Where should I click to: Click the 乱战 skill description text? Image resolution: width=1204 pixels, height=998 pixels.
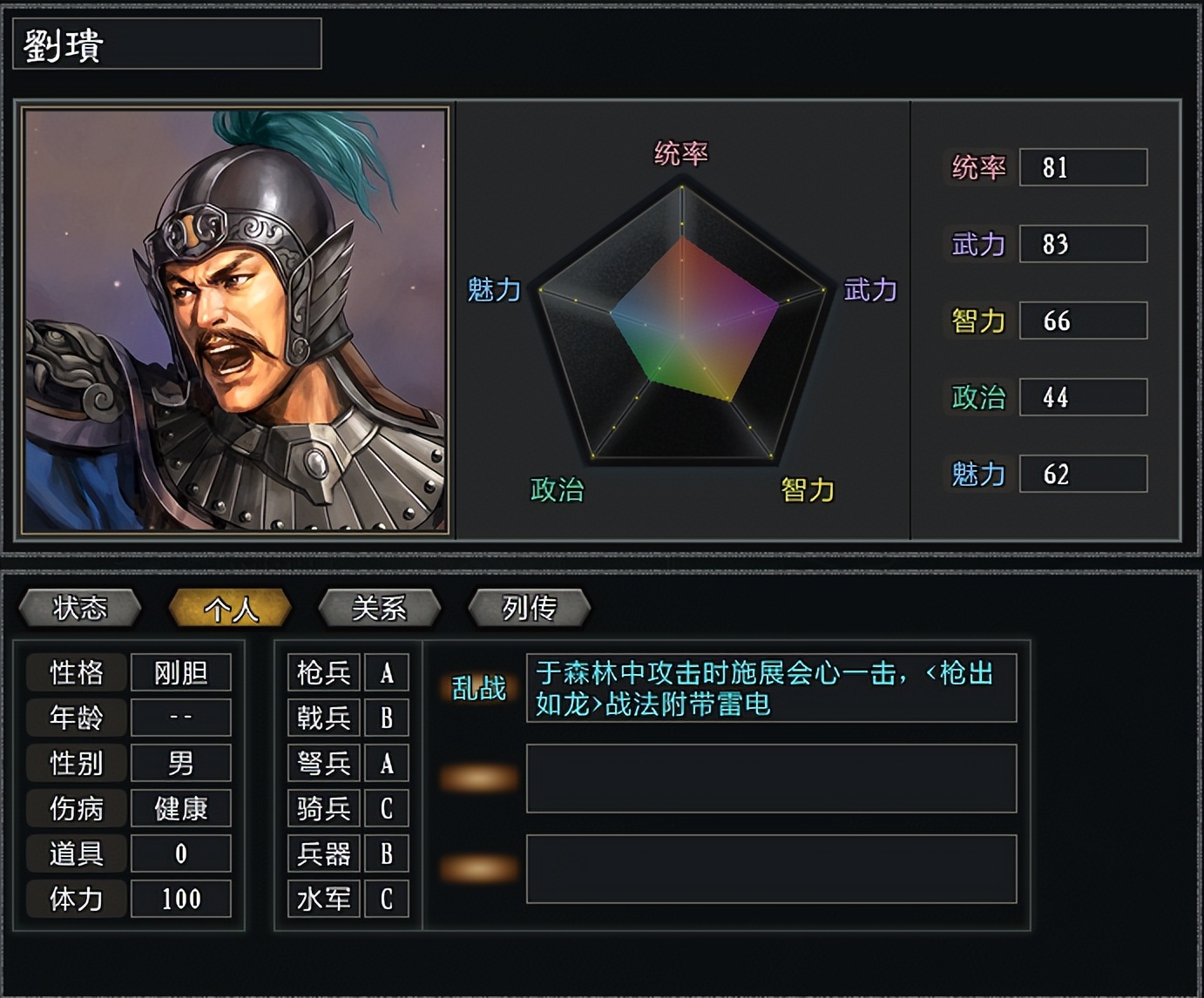[x=770, y=688]
